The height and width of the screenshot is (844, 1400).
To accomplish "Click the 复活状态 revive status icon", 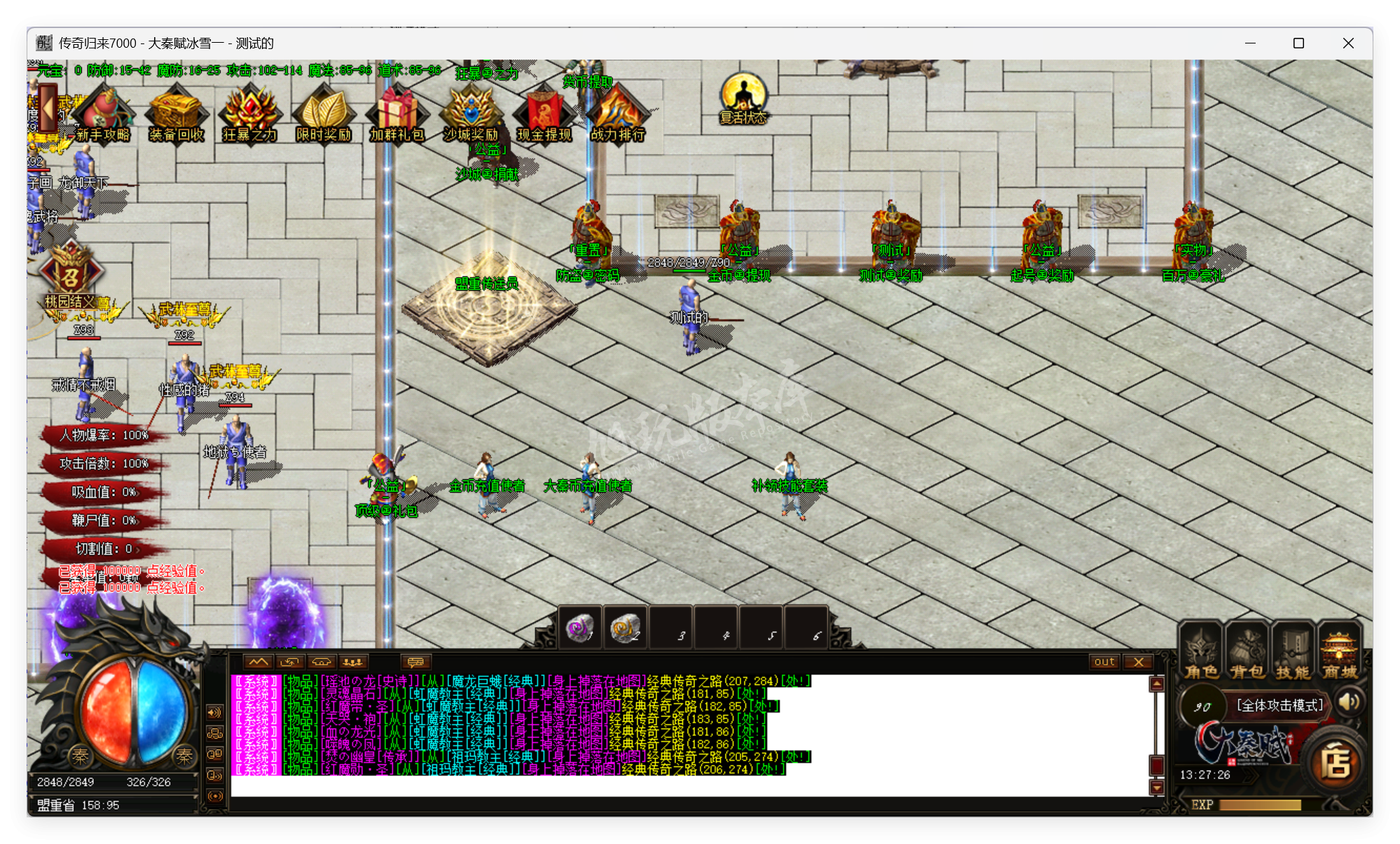I will point(743,99).
